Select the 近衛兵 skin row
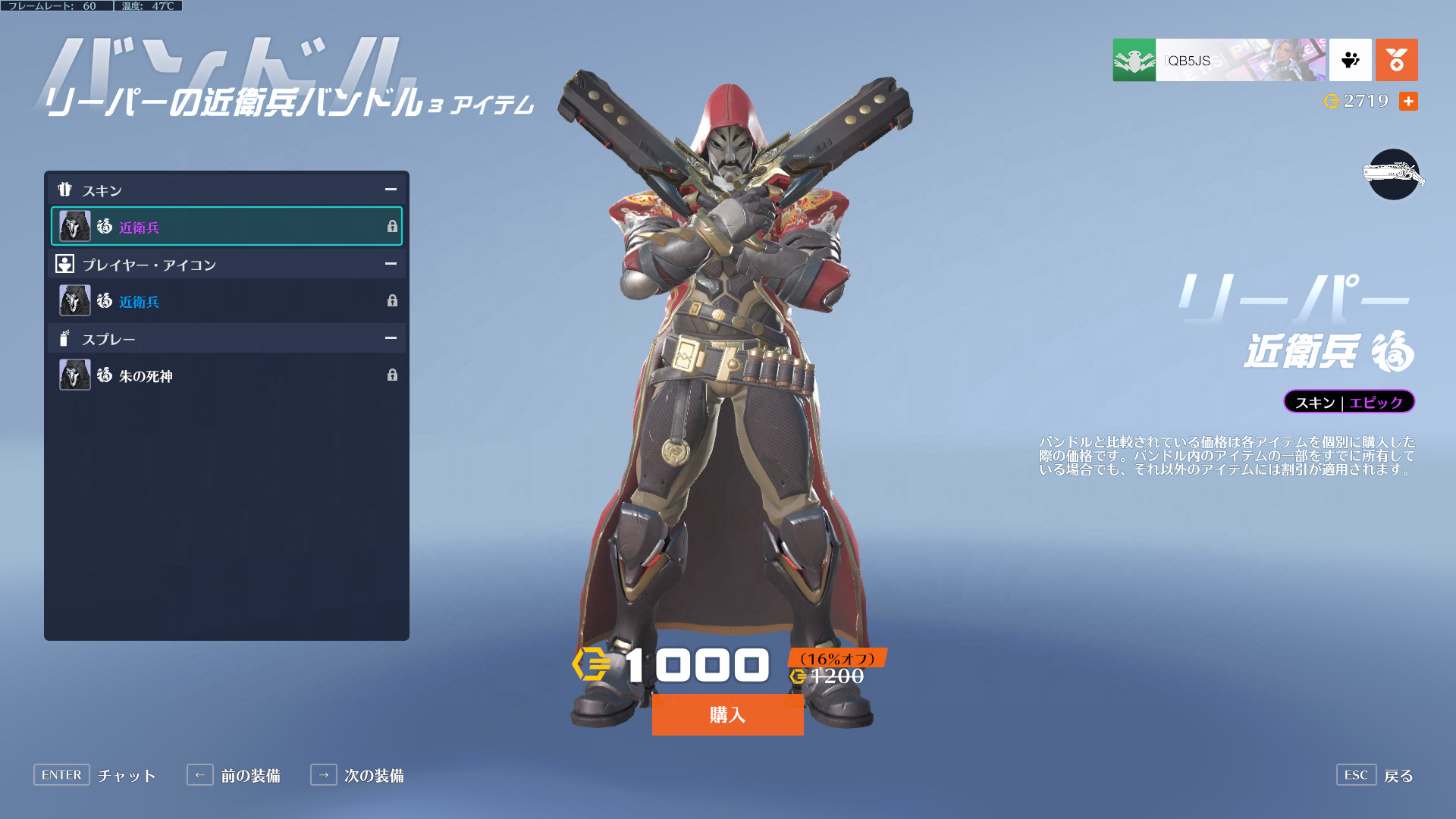This screenshot has height=819, width=1456. [x=226, y=227]
